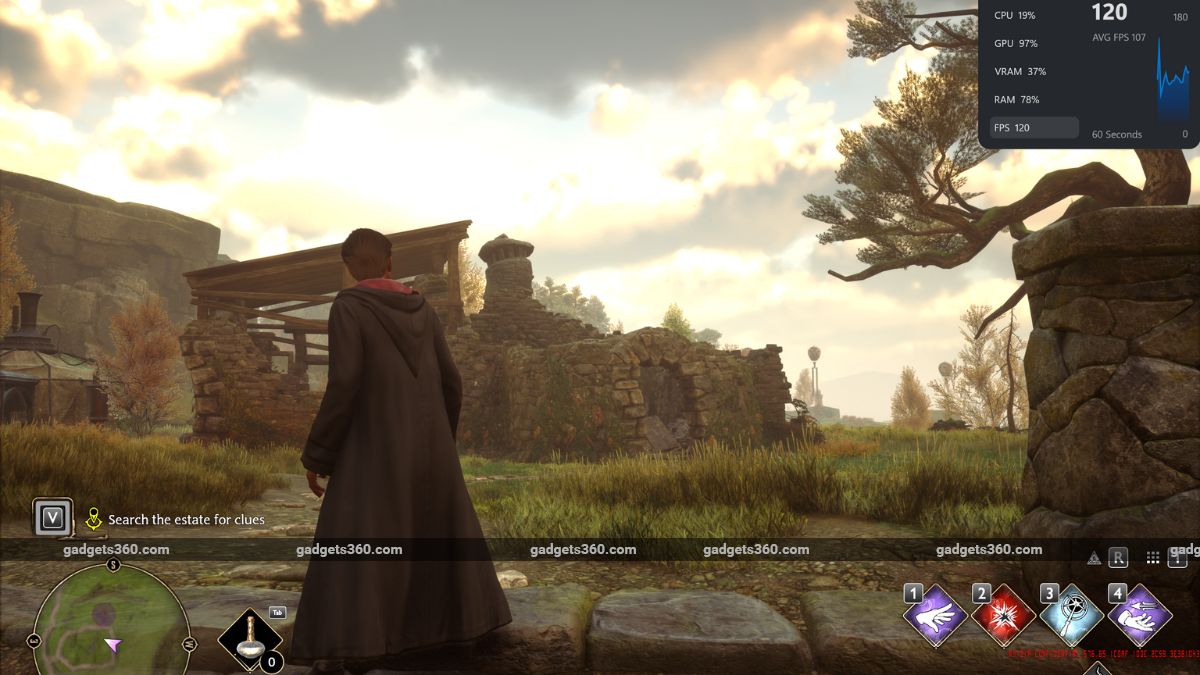Select the highlighted FPS entry
The width and height of the screenshot is (1200, 675).
[1033, 128]
